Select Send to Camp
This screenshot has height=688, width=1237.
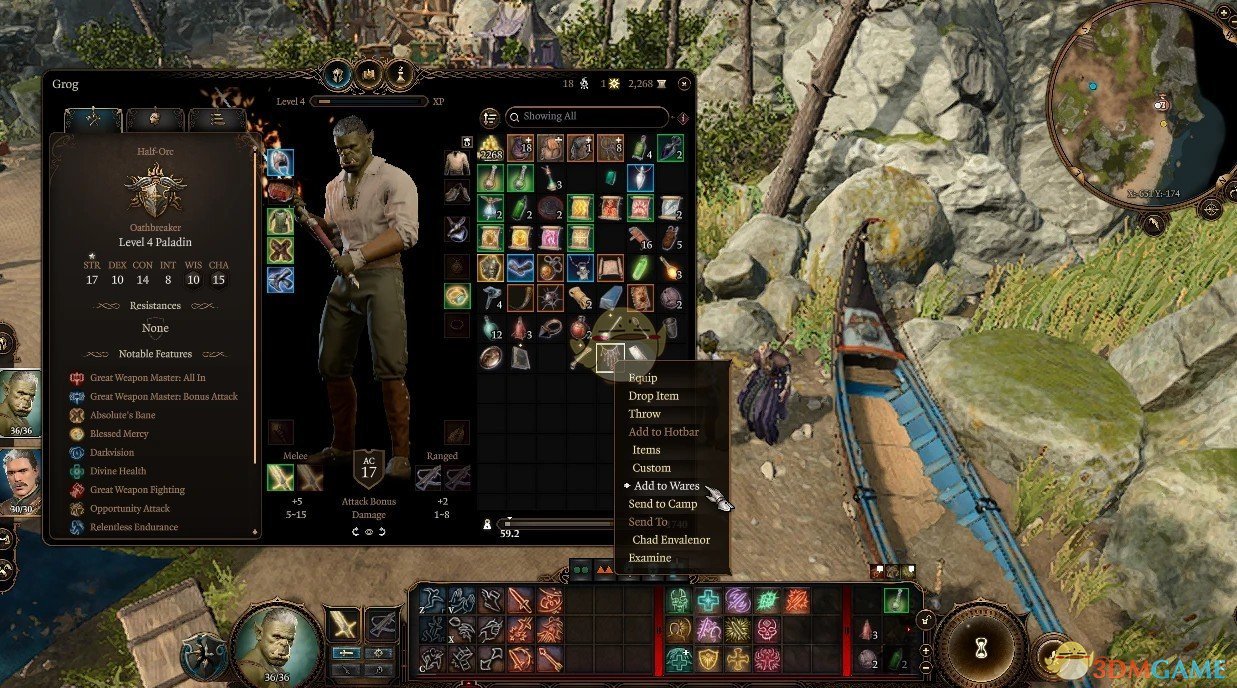(x=662, y=504)
